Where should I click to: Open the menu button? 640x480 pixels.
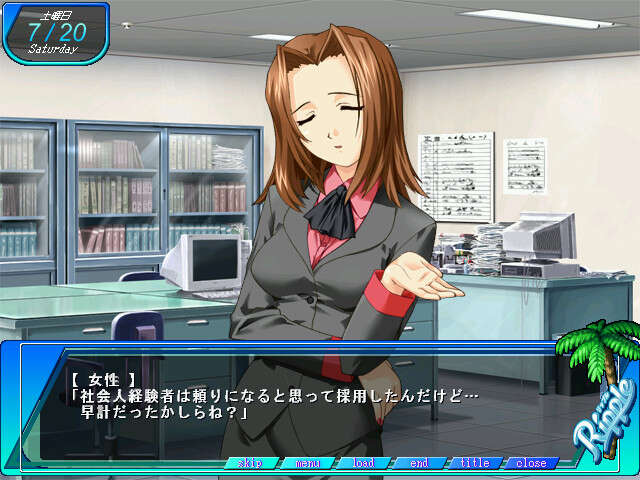click(x=308, y=463)
